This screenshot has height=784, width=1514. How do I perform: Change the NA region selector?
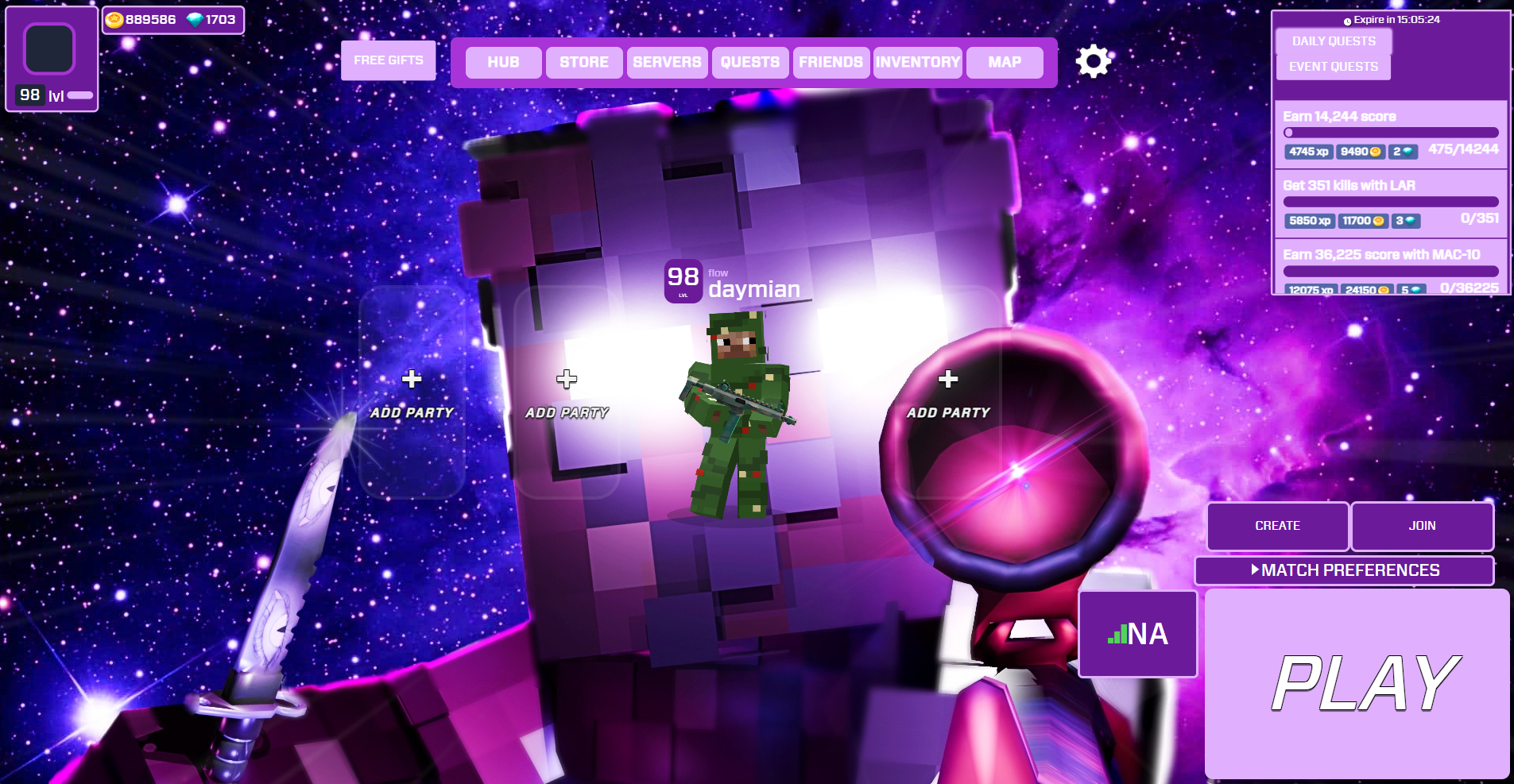(1137, 634)
